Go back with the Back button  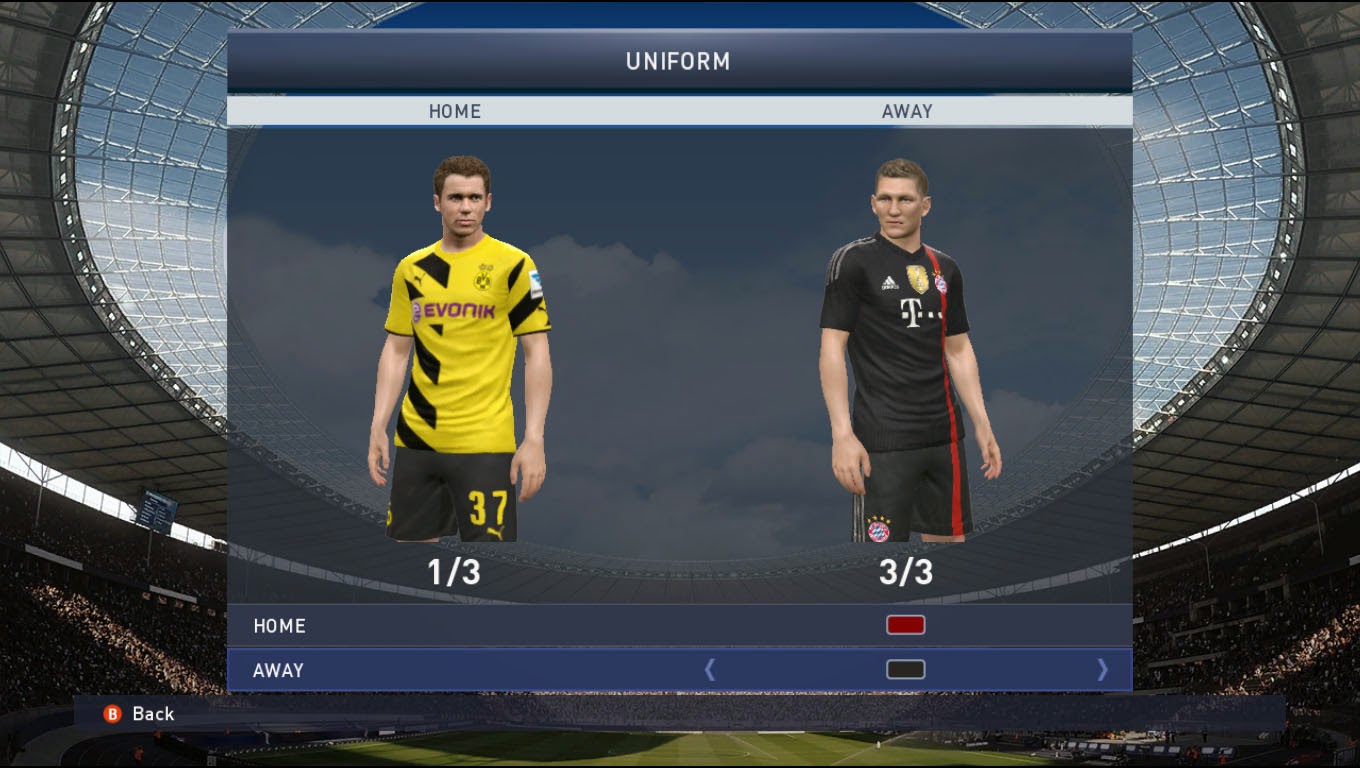(140, 714)
